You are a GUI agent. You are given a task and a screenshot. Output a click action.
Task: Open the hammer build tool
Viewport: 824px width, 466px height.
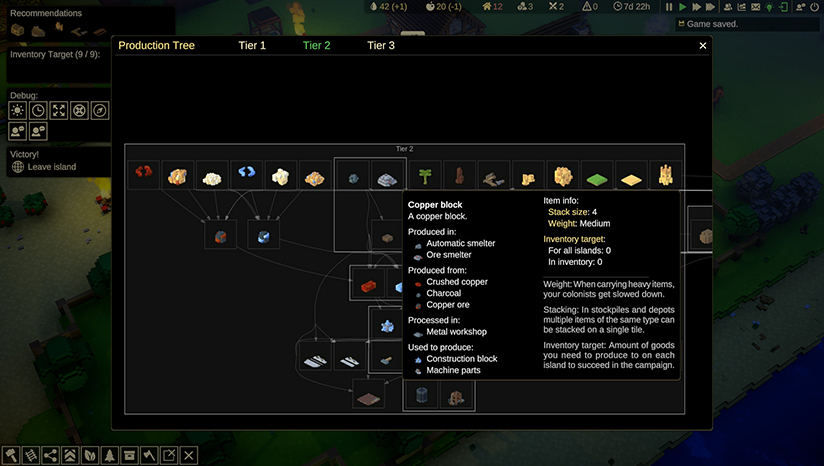(x=11, y=455)
